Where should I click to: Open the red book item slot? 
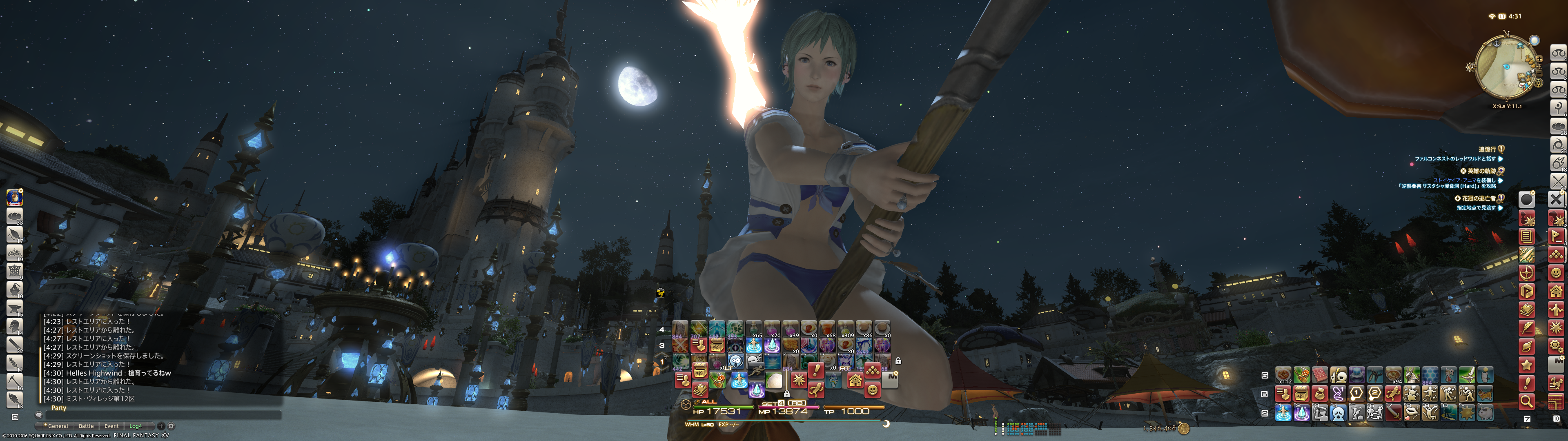pos(1320,375)
